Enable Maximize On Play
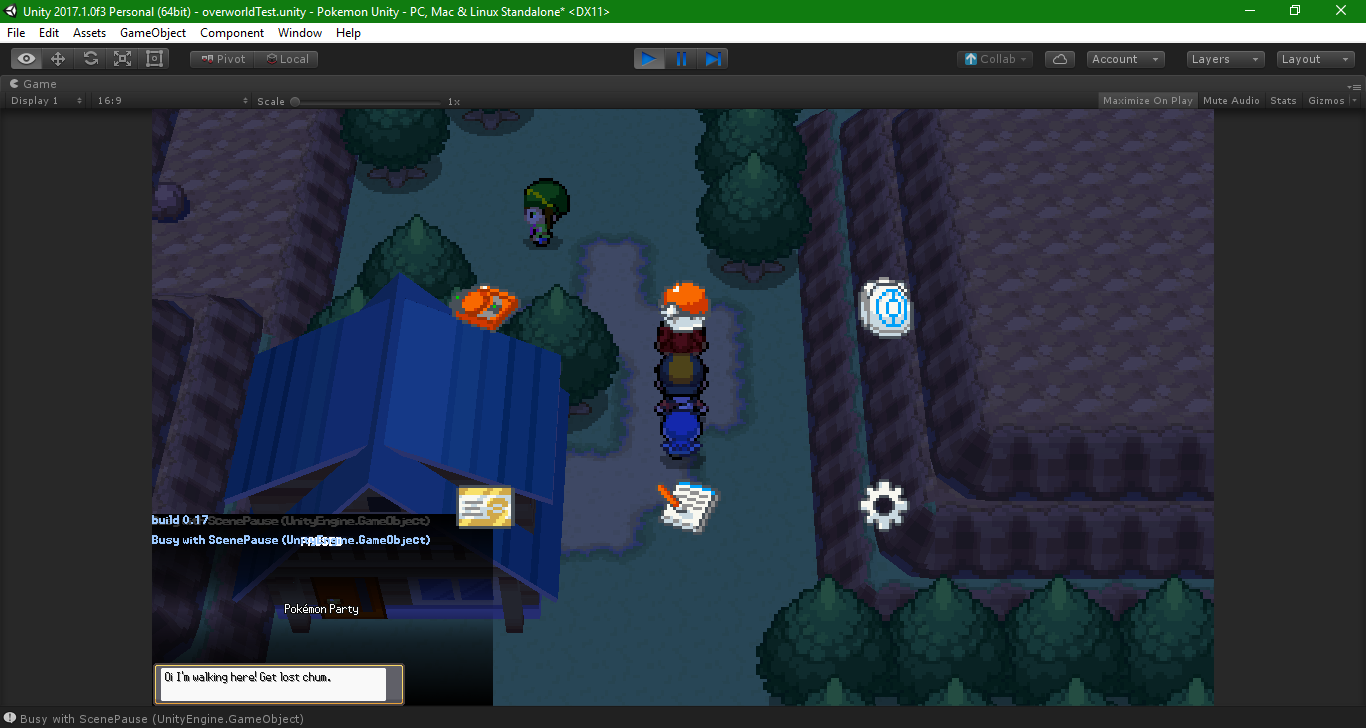Viewport: 1366px width, 728px height. (x=1147, y=100)
